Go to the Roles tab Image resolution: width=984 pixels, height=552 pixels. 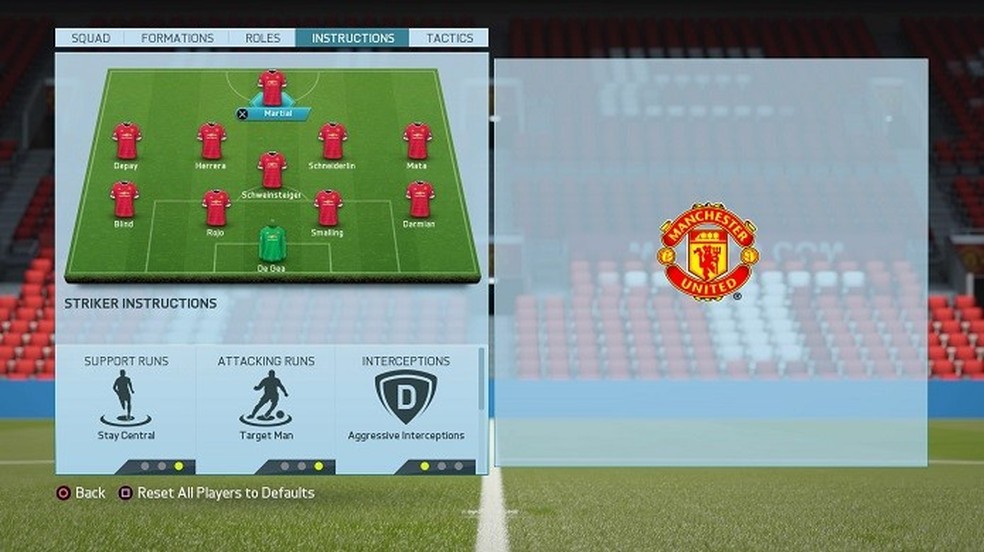click(262, 38)
